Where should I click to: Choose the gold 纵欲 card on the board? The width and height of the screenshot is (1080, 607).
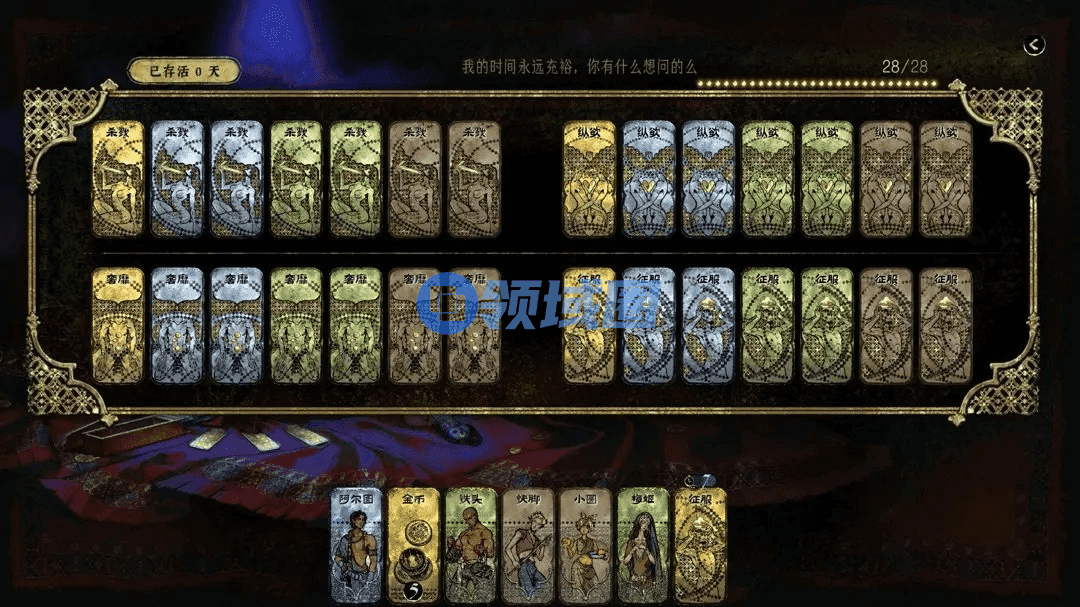tap(589, 179)
